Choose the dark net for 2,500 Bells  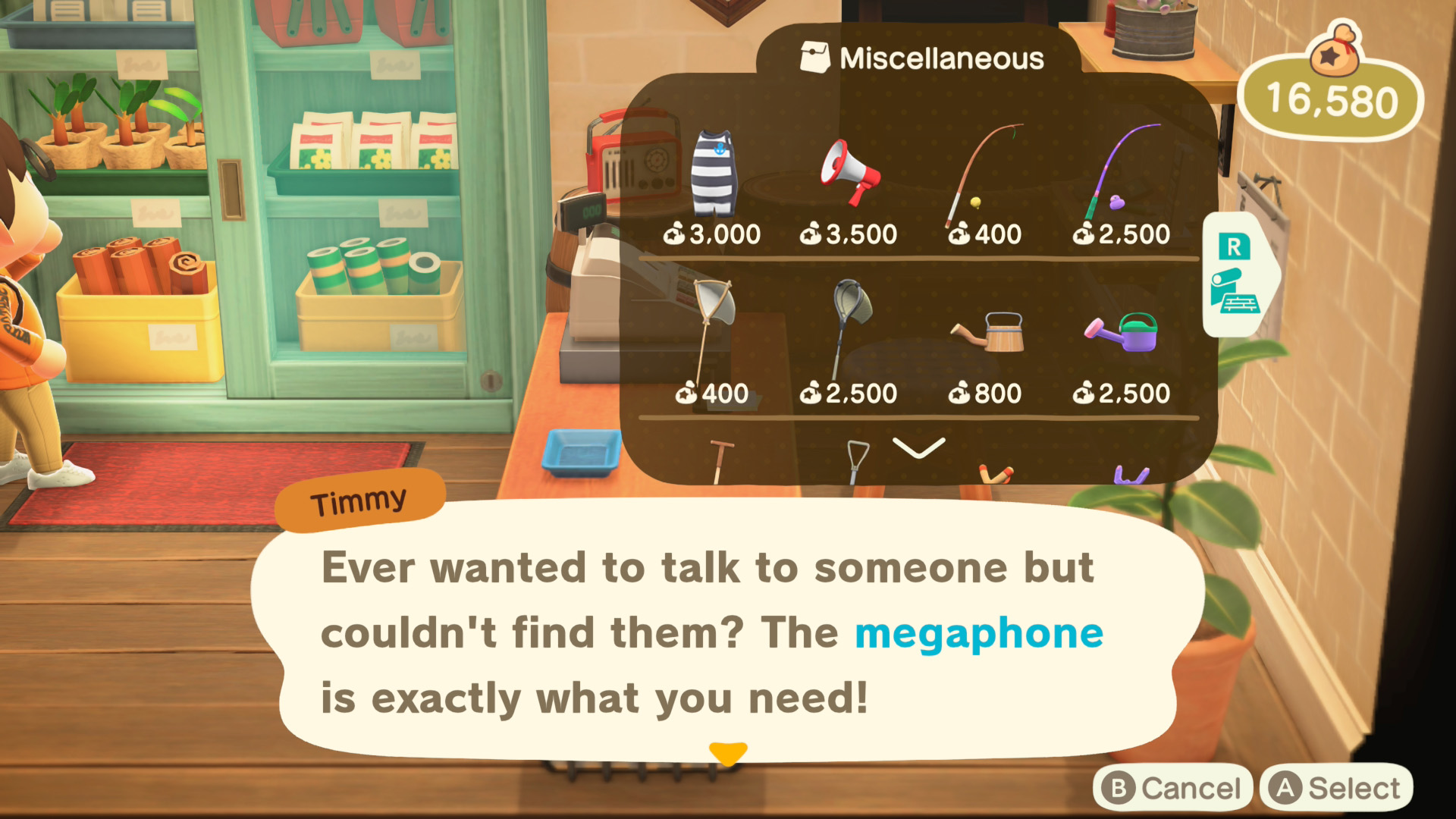(849, 334)
